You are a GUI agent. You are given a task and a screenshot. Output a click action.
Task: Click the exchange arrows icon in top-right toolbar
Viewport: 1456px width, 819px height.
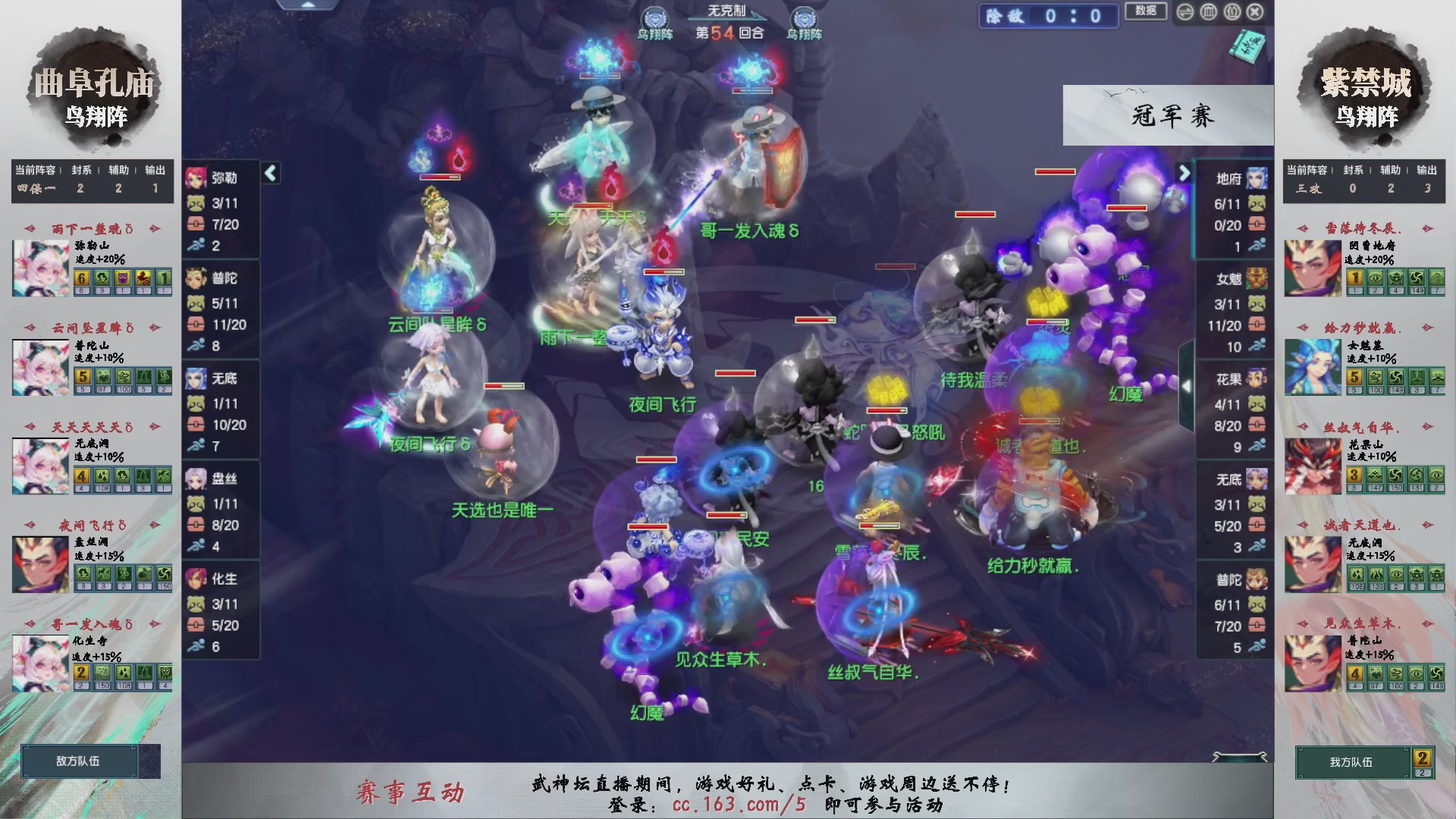point(1185,12)
